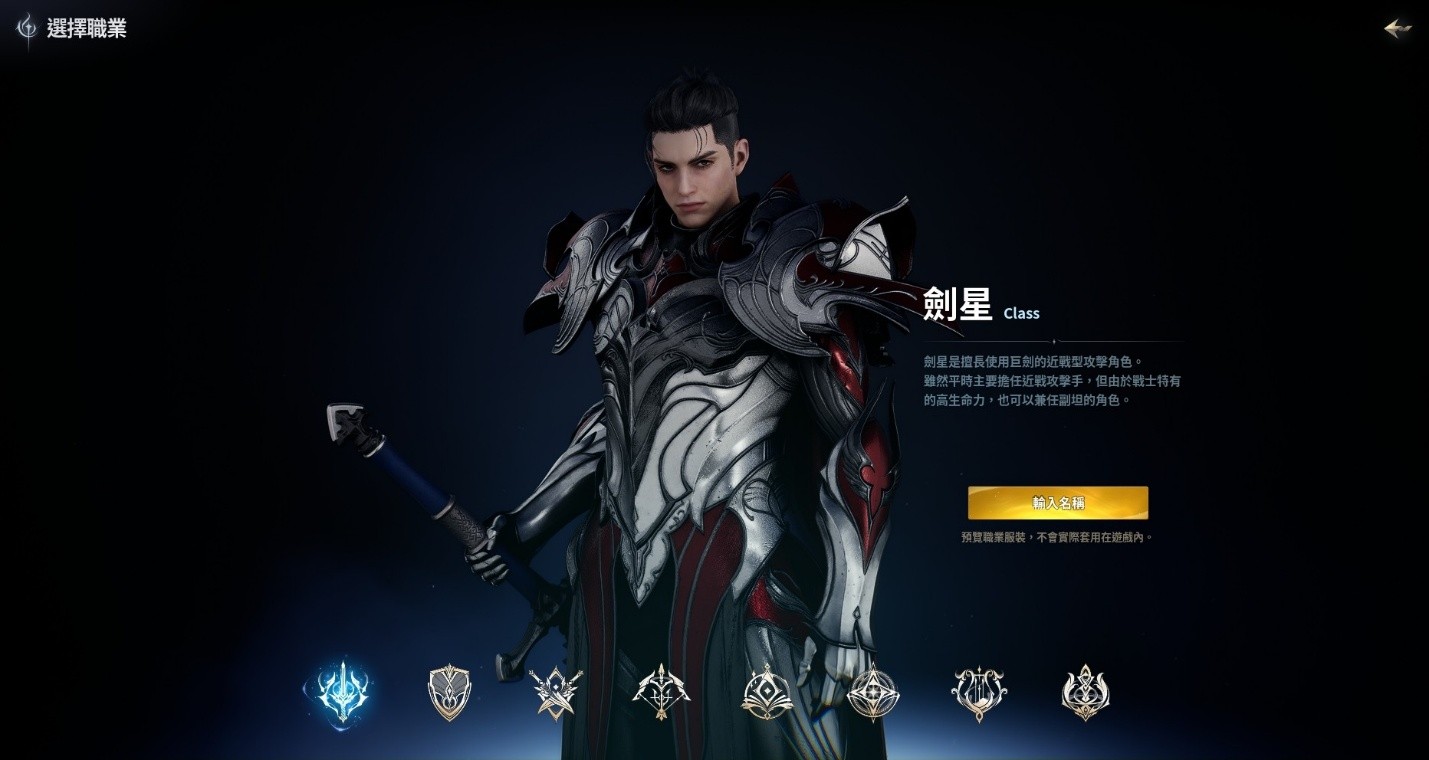Choose the four-pointed star class emblem
The height and width of the screenshot is (760, 1429).
coord(873,690)
